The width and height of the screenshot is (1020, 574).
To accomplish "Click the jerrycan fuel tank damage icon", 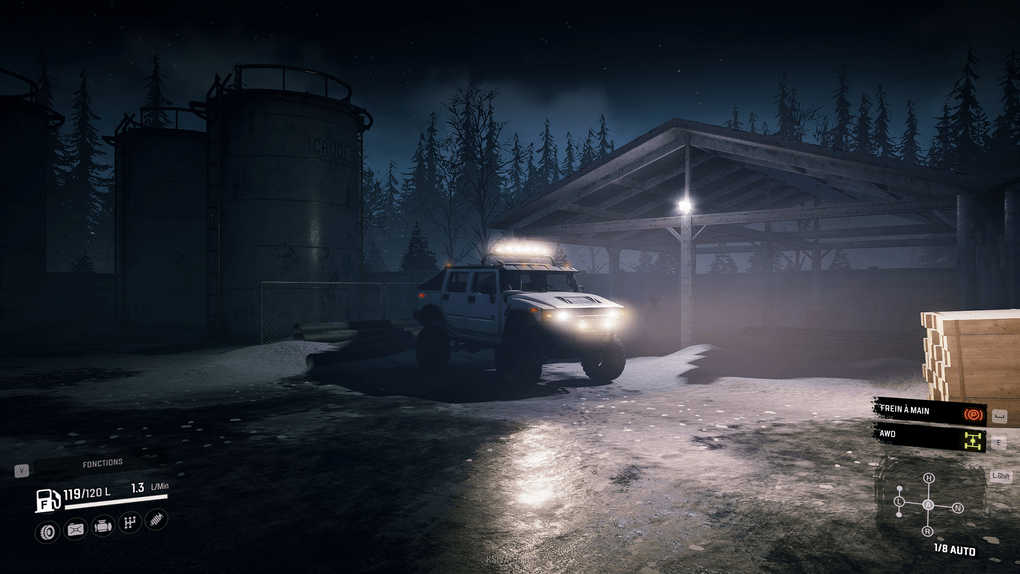I will coord(75,530).
